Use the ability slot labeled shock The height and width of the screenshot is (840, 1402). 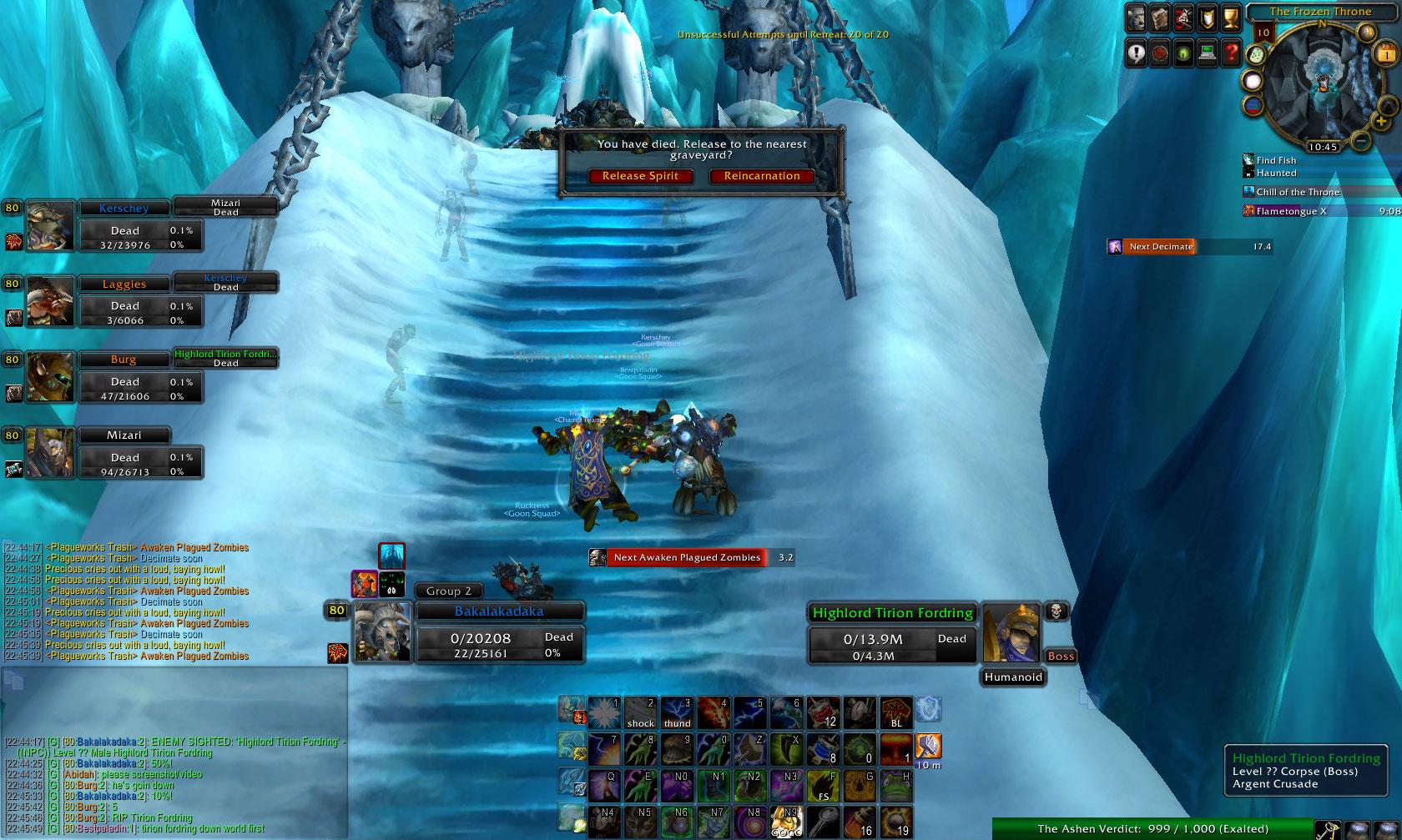640,712
